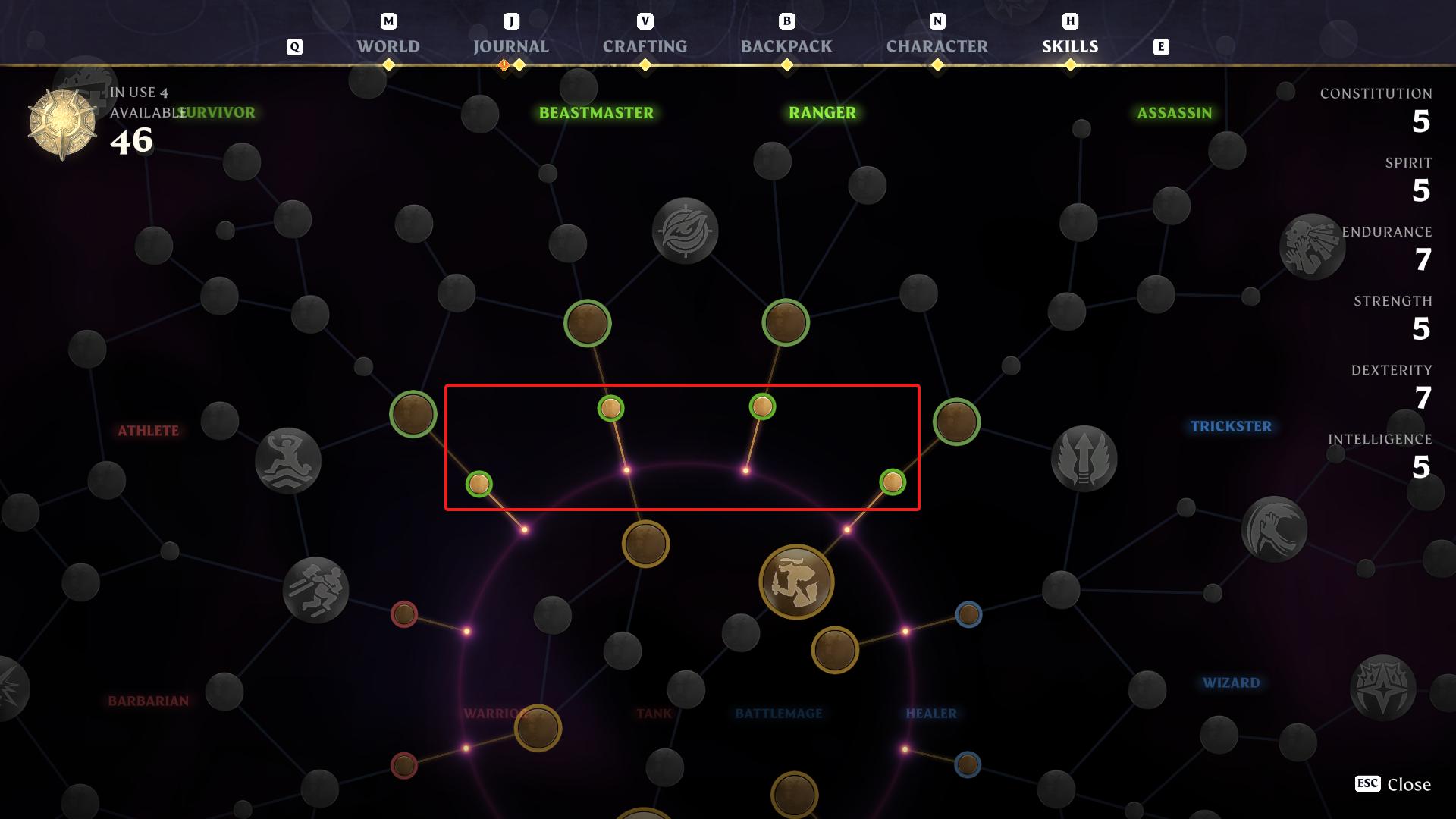This screenshot has width=1456, height=819.
Task: Show the Character tab
Action: click(x=937, y=47)
